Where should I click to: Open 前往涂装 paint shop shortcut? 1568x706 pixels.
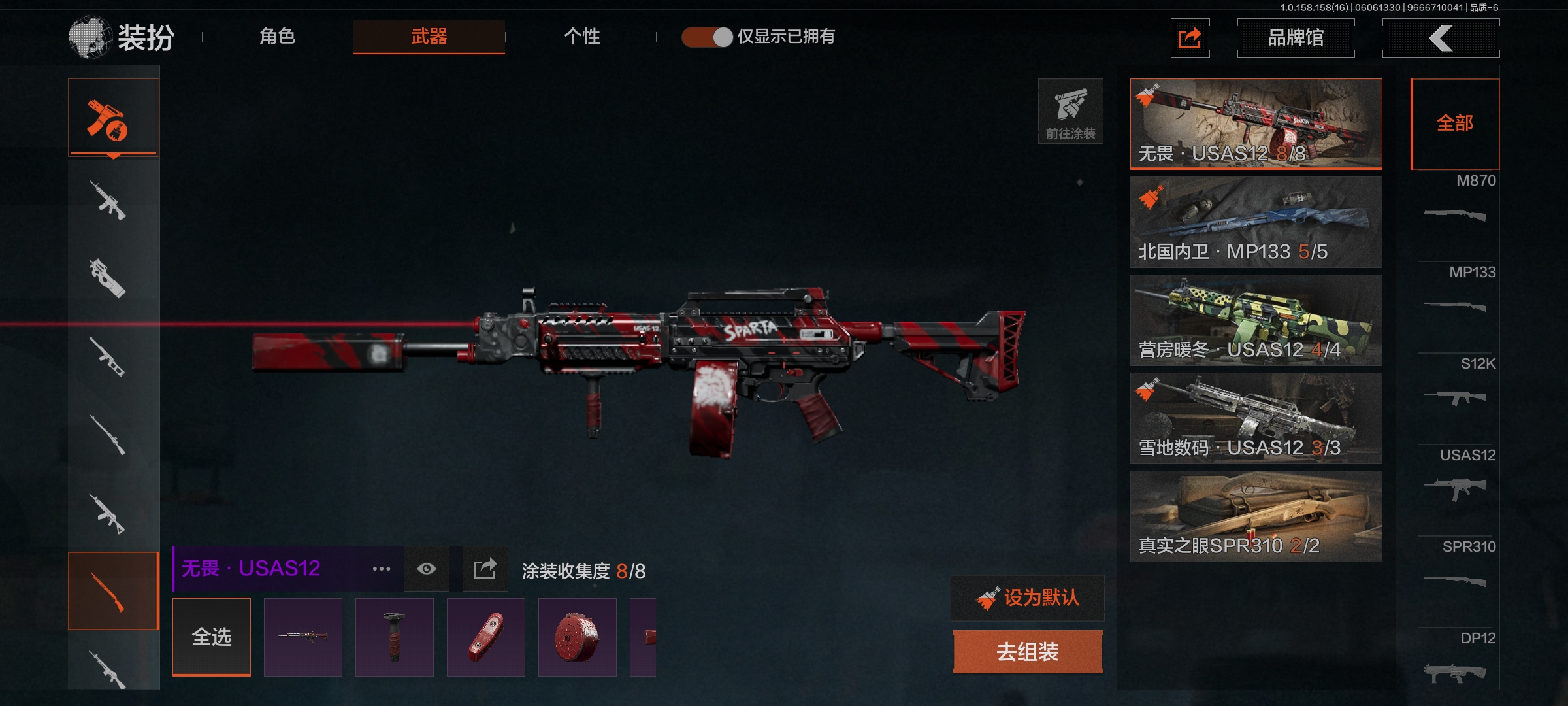pos(1070,111)
